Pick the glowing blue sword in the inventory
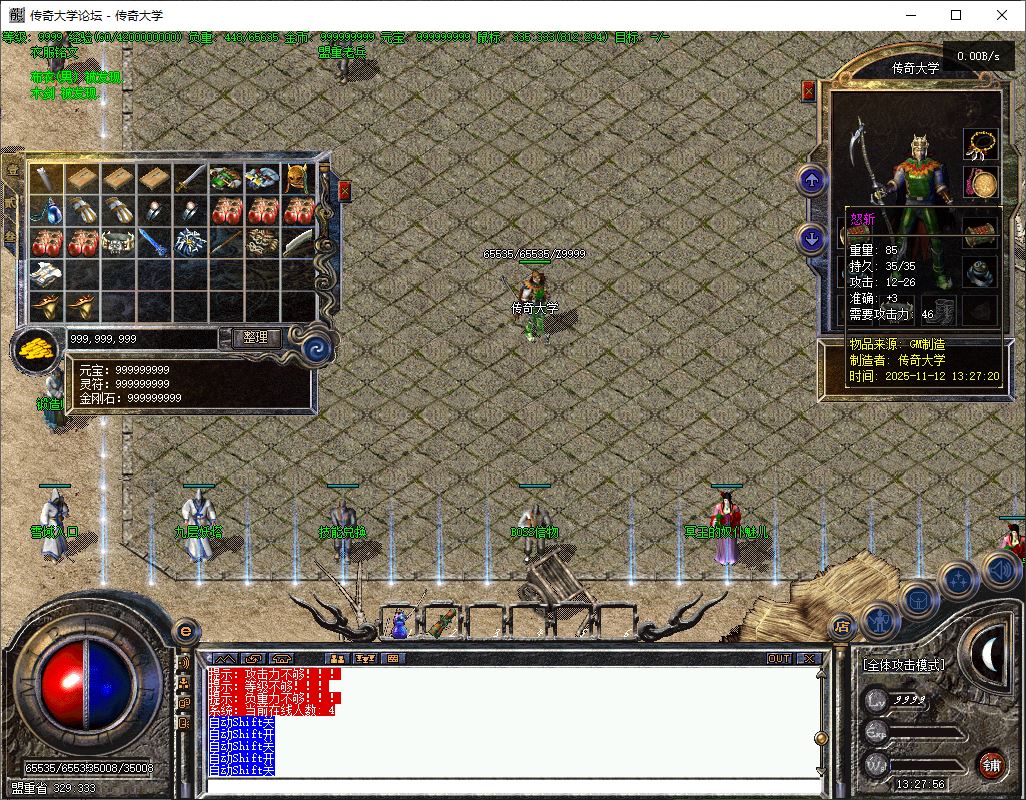The width and height of the screenshot is (1026, 800). (x=153, y=242)
